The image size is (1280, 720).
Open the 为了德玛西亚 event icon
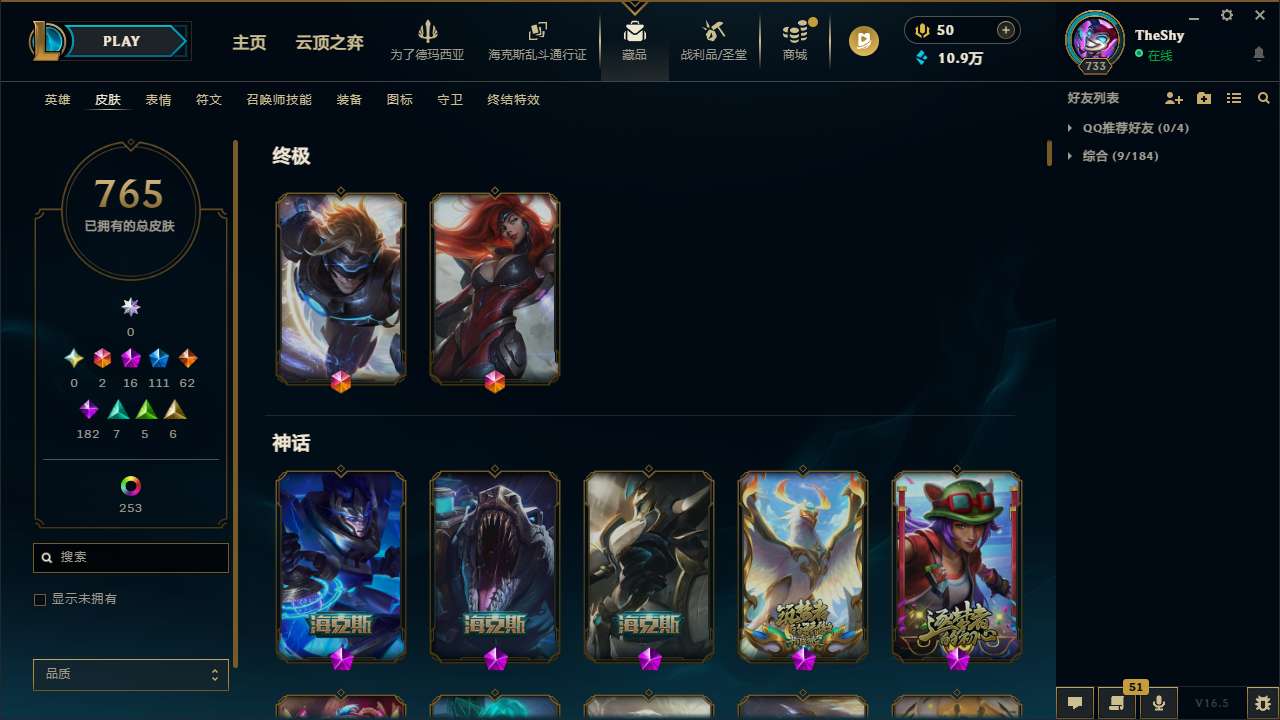tap(428, 40)
